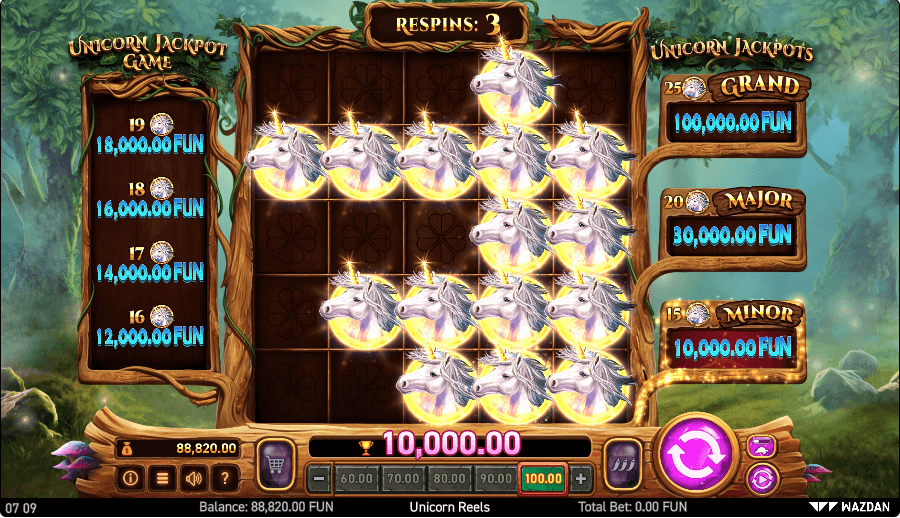Open the info paytable button

(130, 478)
